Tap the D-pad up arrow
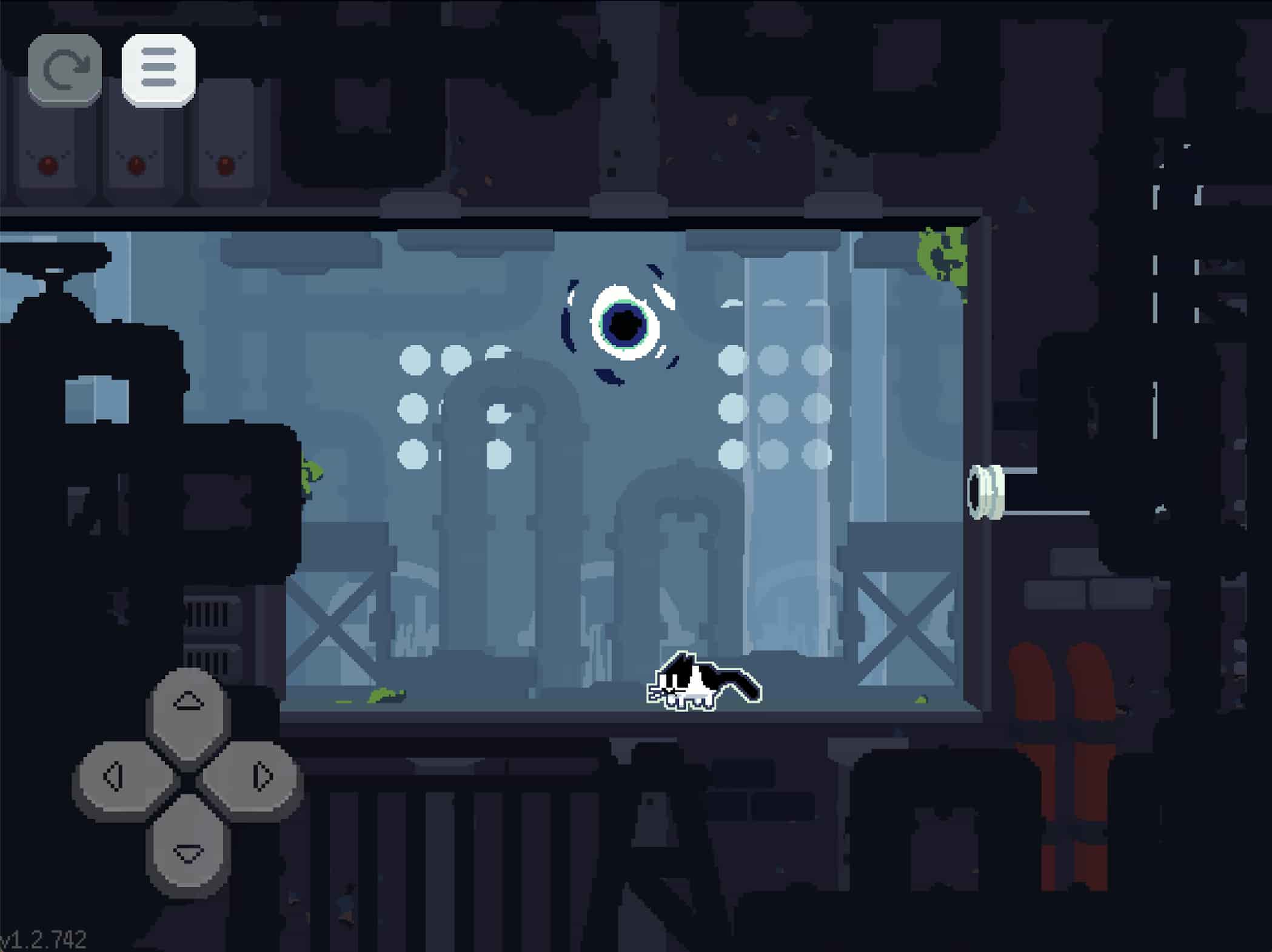The width and height of the screenshot is (1272, 952). coord(188,703)
